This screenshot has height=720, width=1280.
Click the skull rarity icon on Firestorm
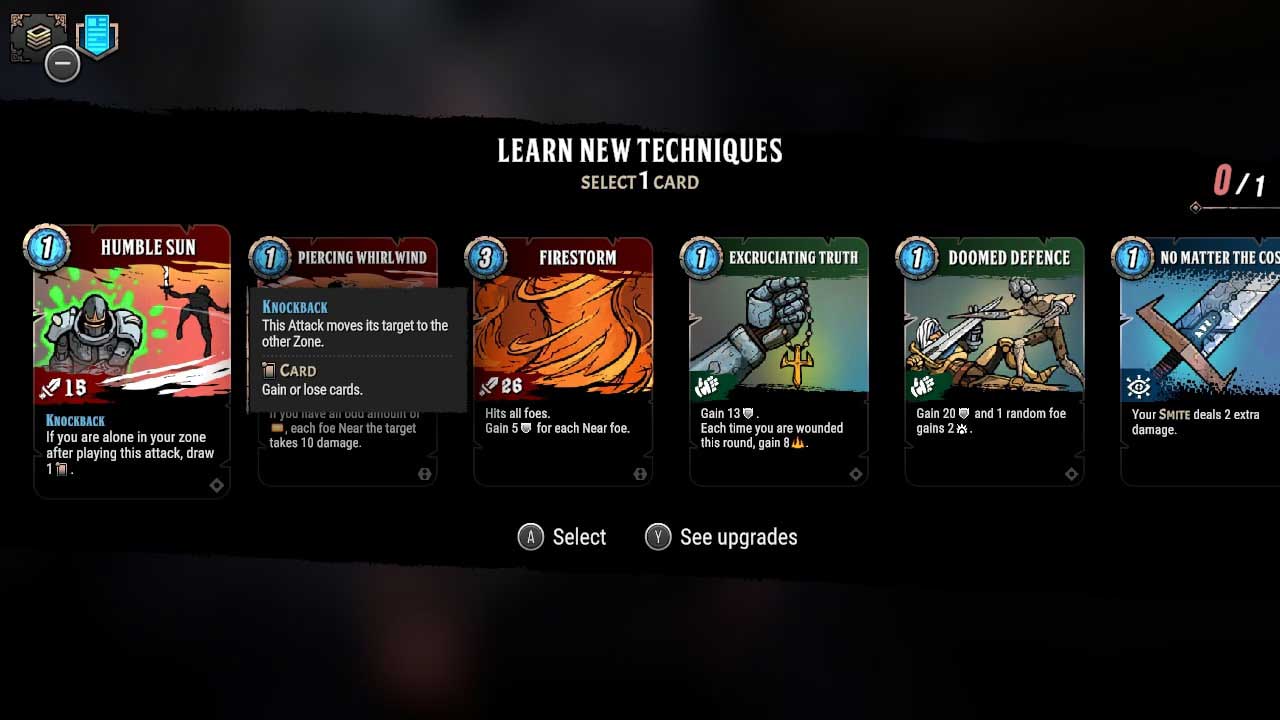[640, 474]
